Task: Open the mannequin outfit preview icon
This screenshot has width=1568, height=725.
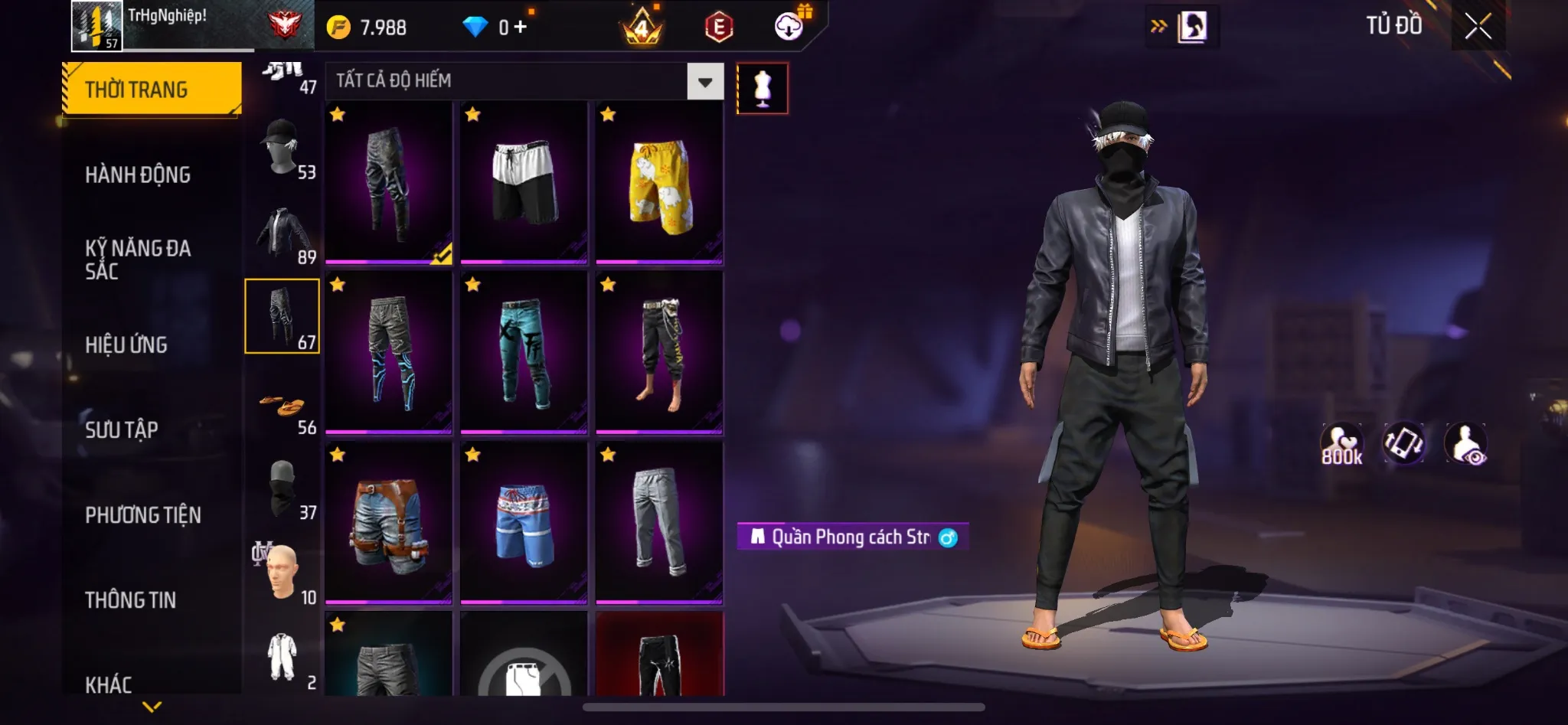Action: tap(763, 88)
